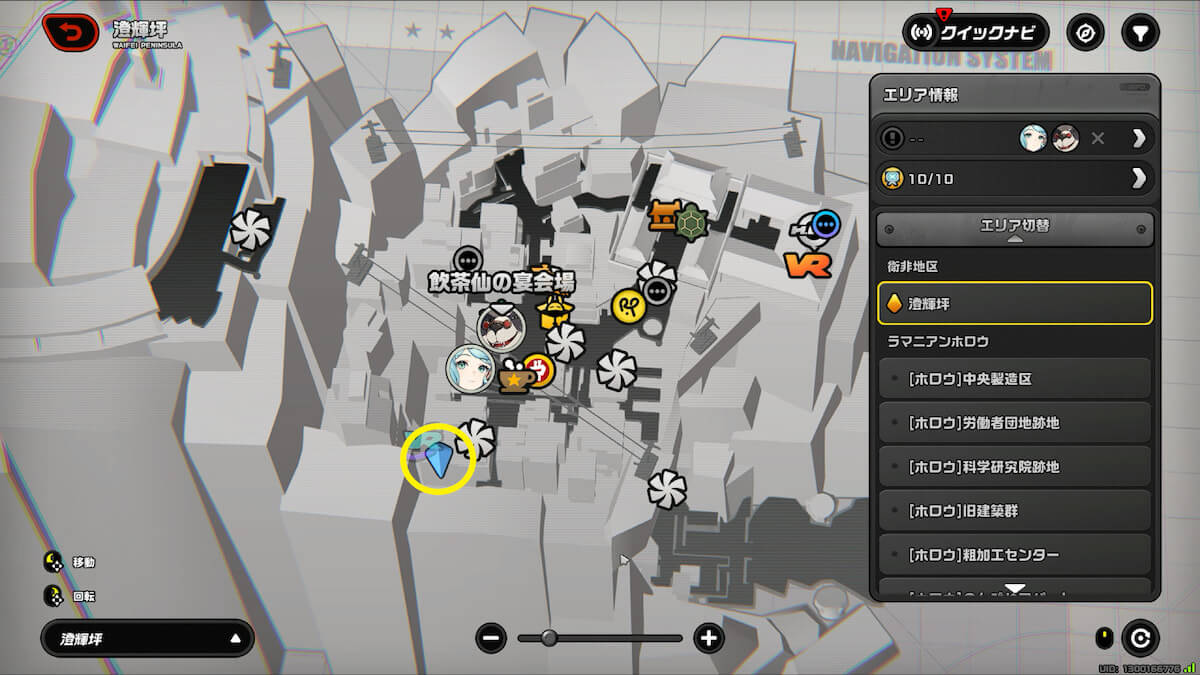
Task: Choose [ホロウ]労働者団地跡地 from the list
Action: [x=1015, y=423]
